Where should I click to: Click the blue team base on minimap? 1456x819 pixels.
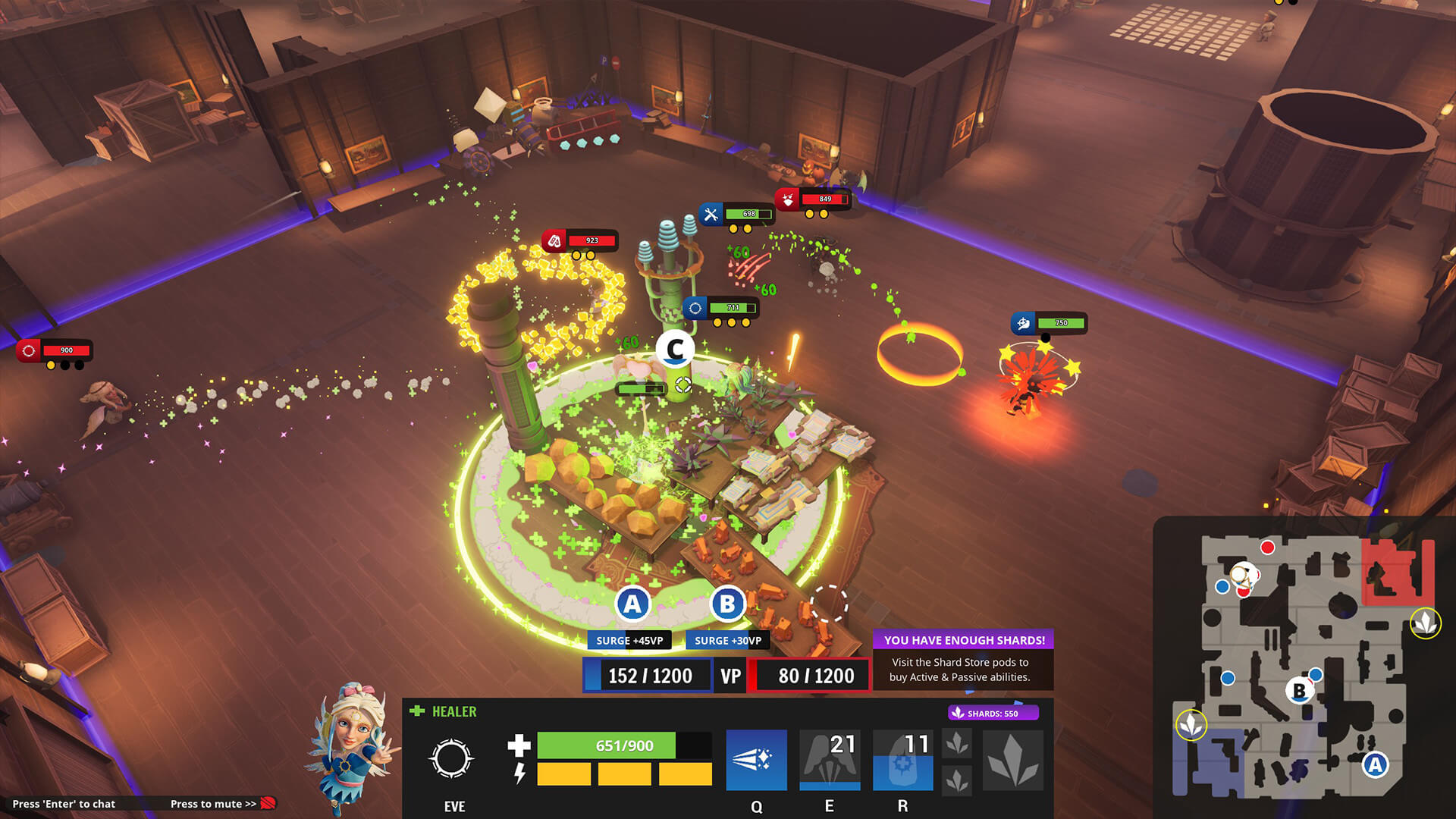point(1207,762)
